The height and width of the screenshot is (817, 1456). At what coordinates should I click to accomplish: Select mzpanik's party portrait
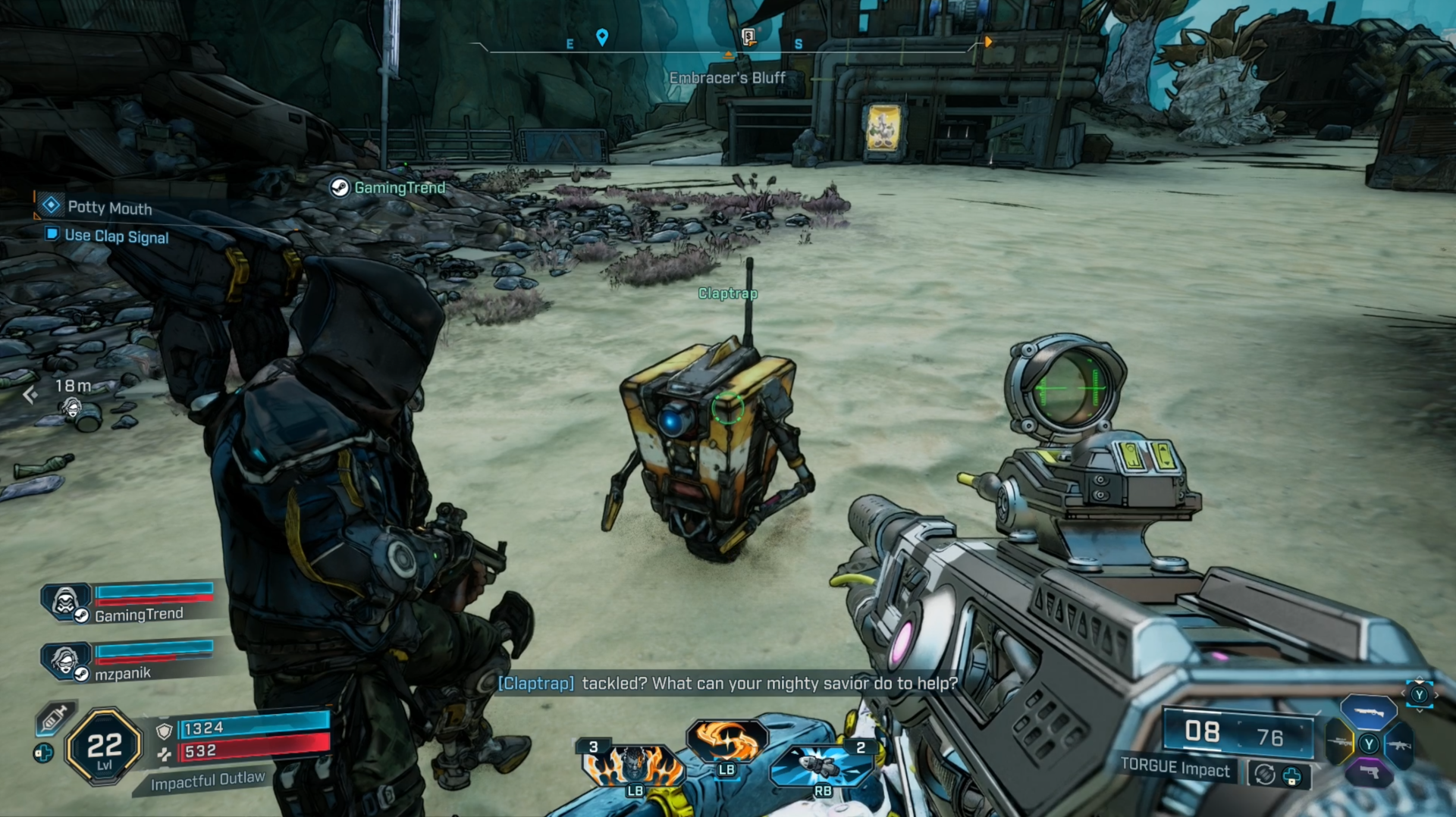tap(67, 661)
